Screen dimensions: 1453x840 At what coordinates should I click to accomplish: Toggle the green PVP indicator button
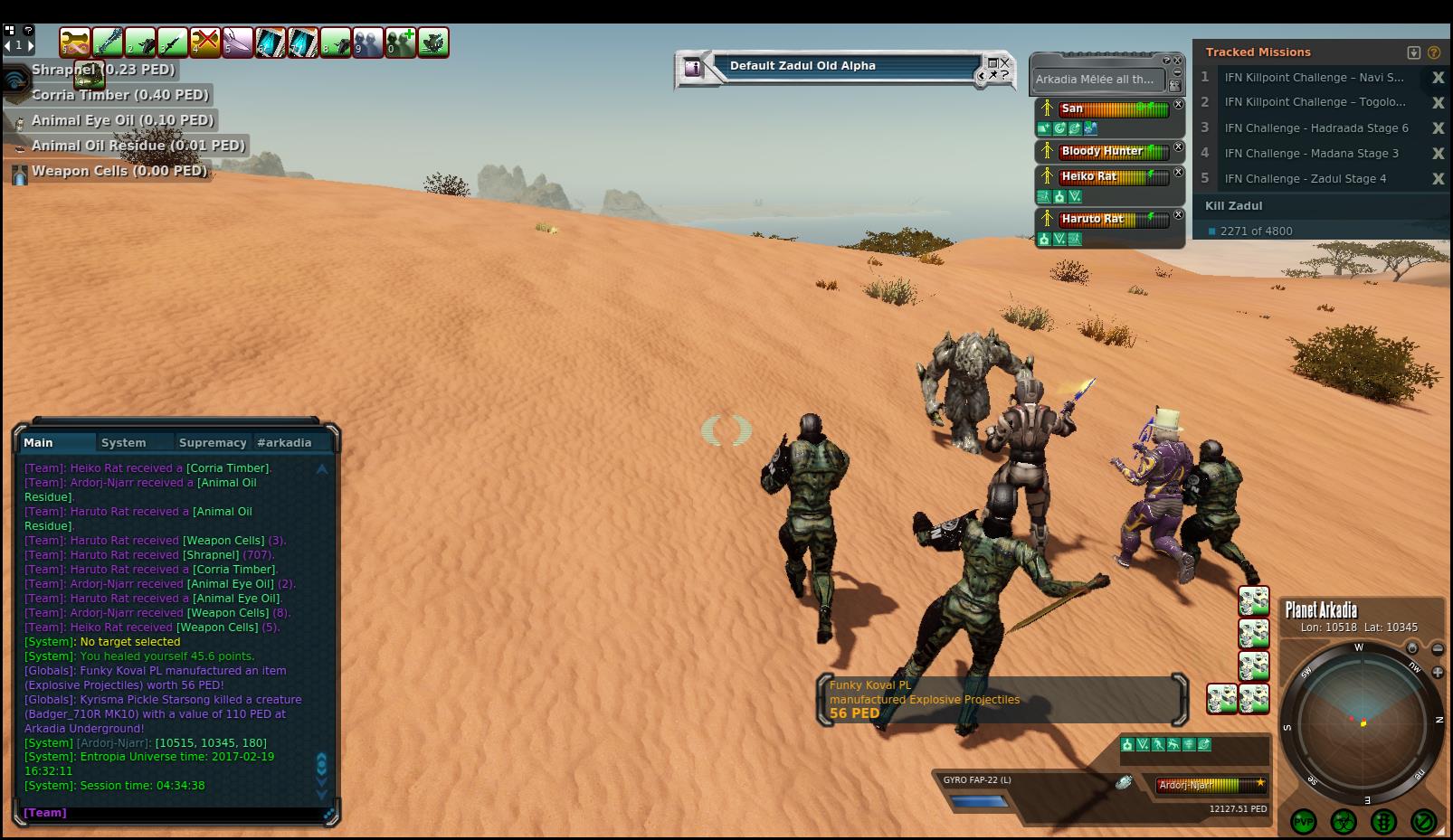(x=1304, y=821)
